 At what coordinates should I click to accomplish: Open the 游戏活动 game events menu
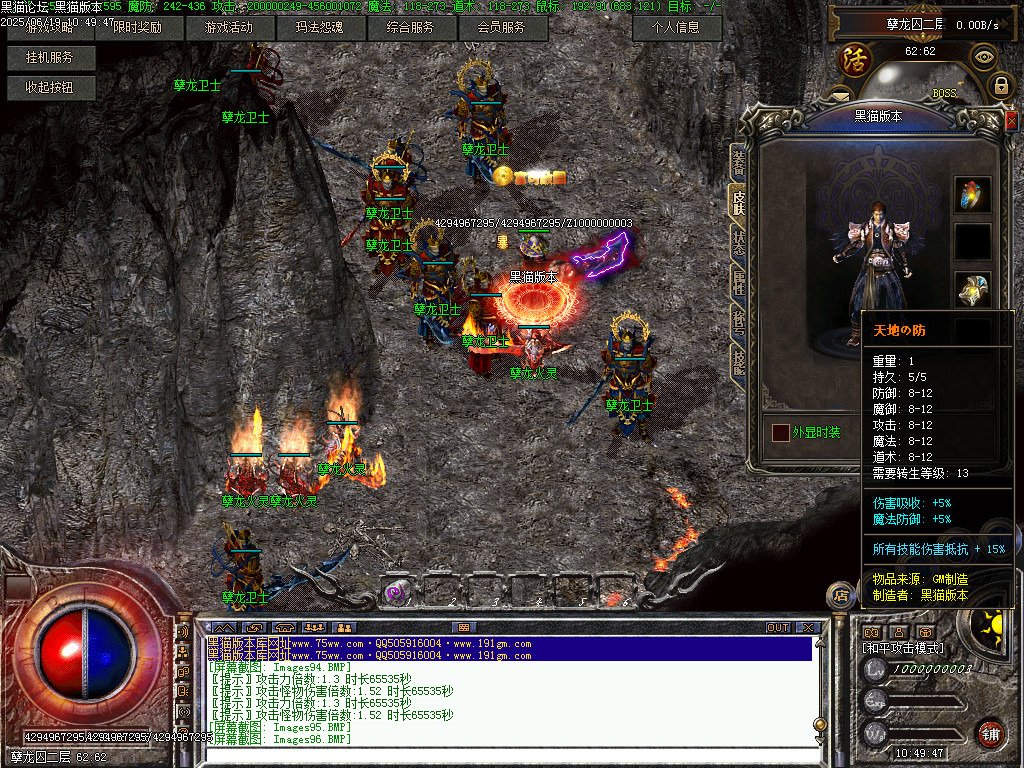tap(229, 28)
